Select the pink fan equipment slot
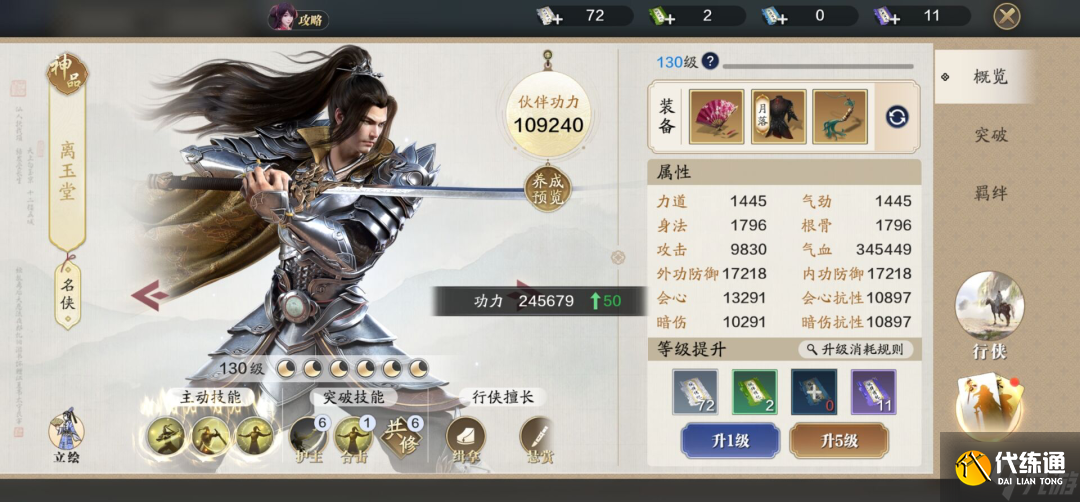Viewport: 1080px width, 502px height. tap(715, 116)
